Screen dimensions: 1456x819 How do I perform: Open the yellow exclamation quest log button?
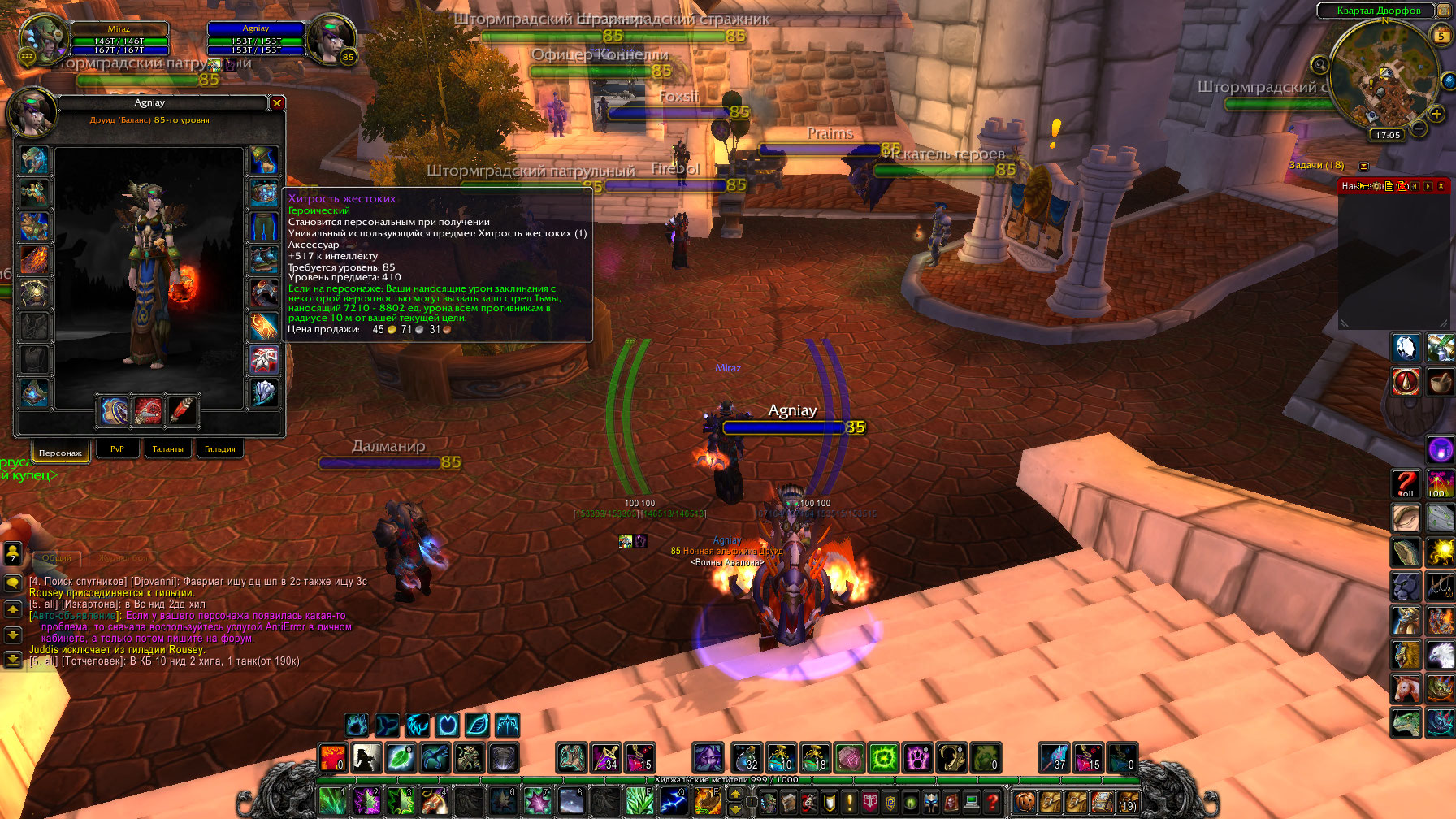click(x=850, y=802)
